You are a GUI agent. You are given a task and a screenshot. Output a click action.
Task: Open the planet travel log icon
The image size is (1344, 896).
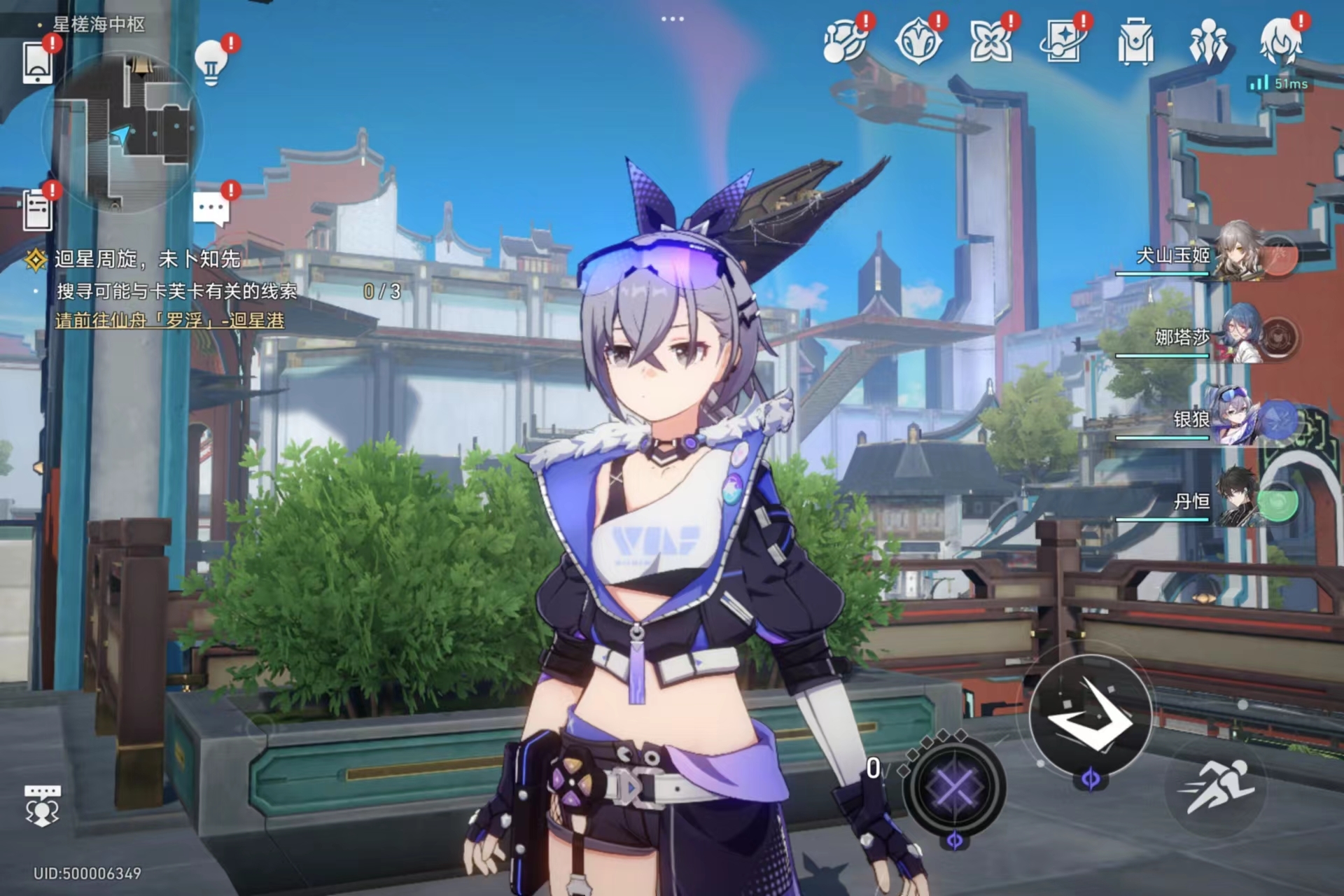click(845, 42)
